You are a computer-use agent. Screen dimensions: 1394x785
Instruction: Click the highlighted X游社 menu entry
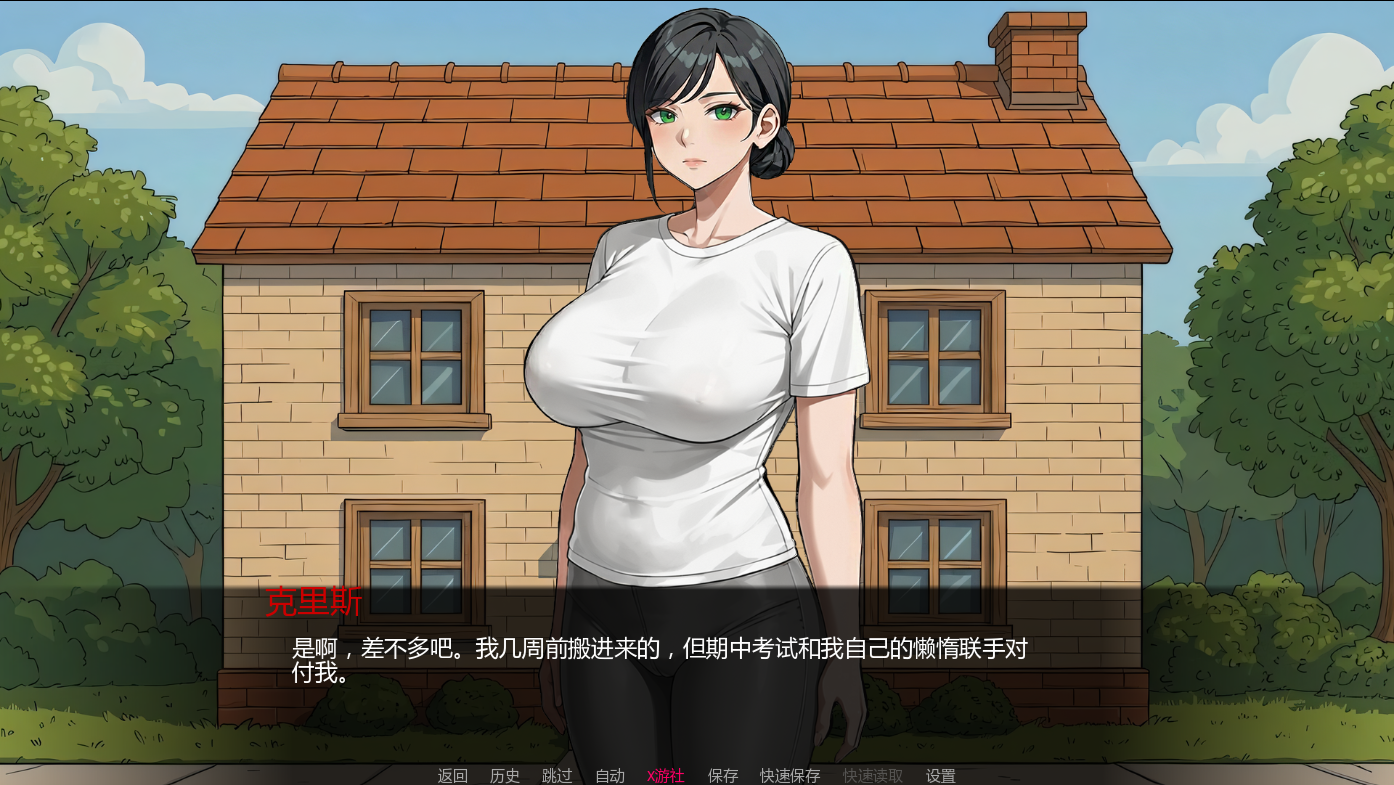665,774
